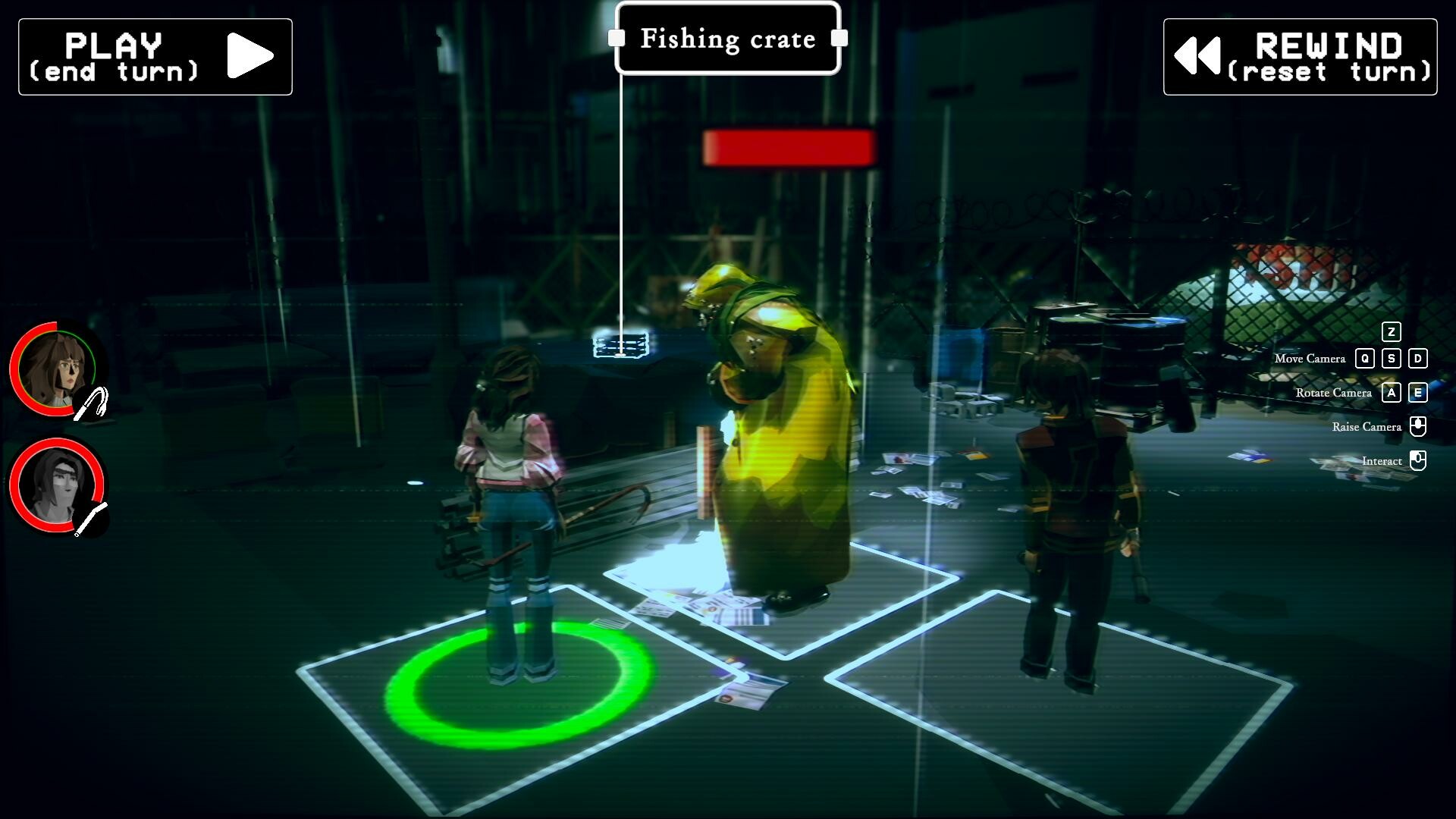This screenshot has height=819, width=1456.
Task: Click the mouse icon next to Raise Camera
Action: coord(1417,426)
